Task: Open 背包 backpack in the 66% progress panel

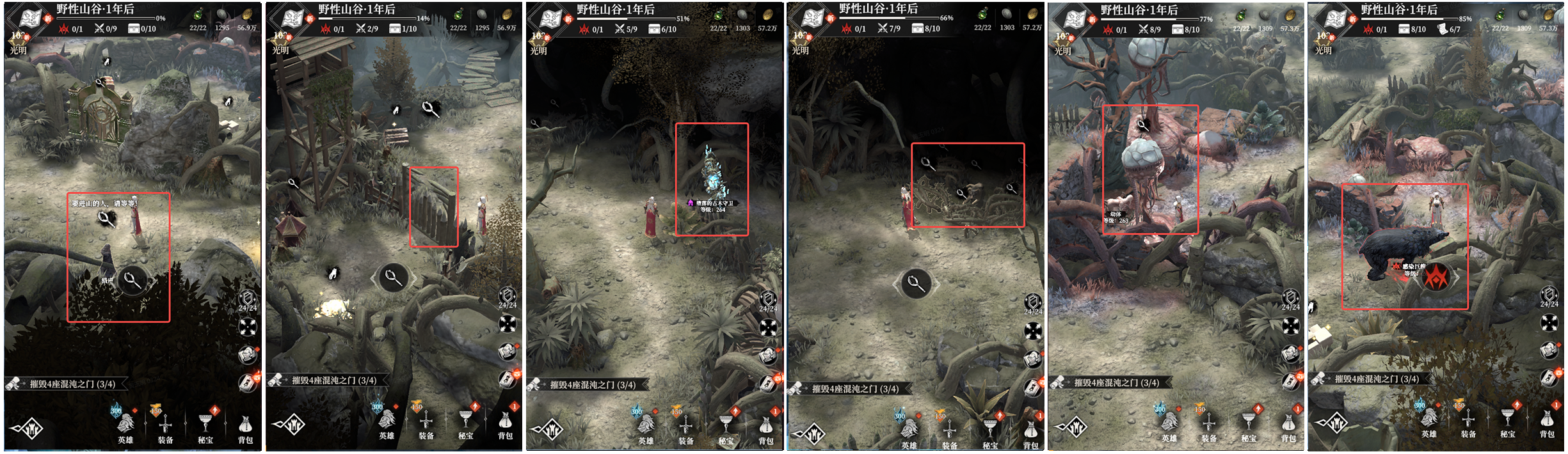Action: pos(1030,434)
